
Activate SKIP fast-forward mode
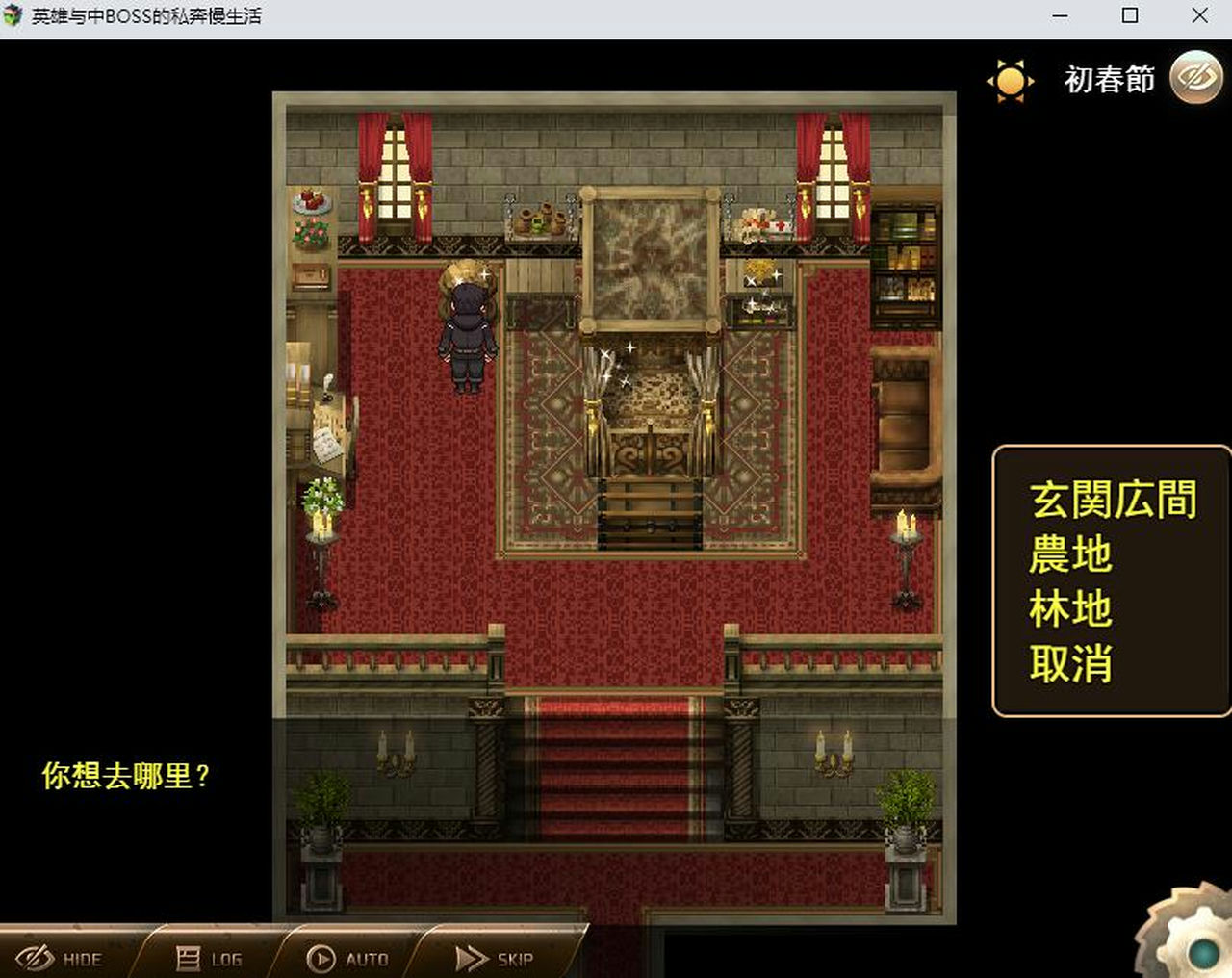[x=492, y=958]
